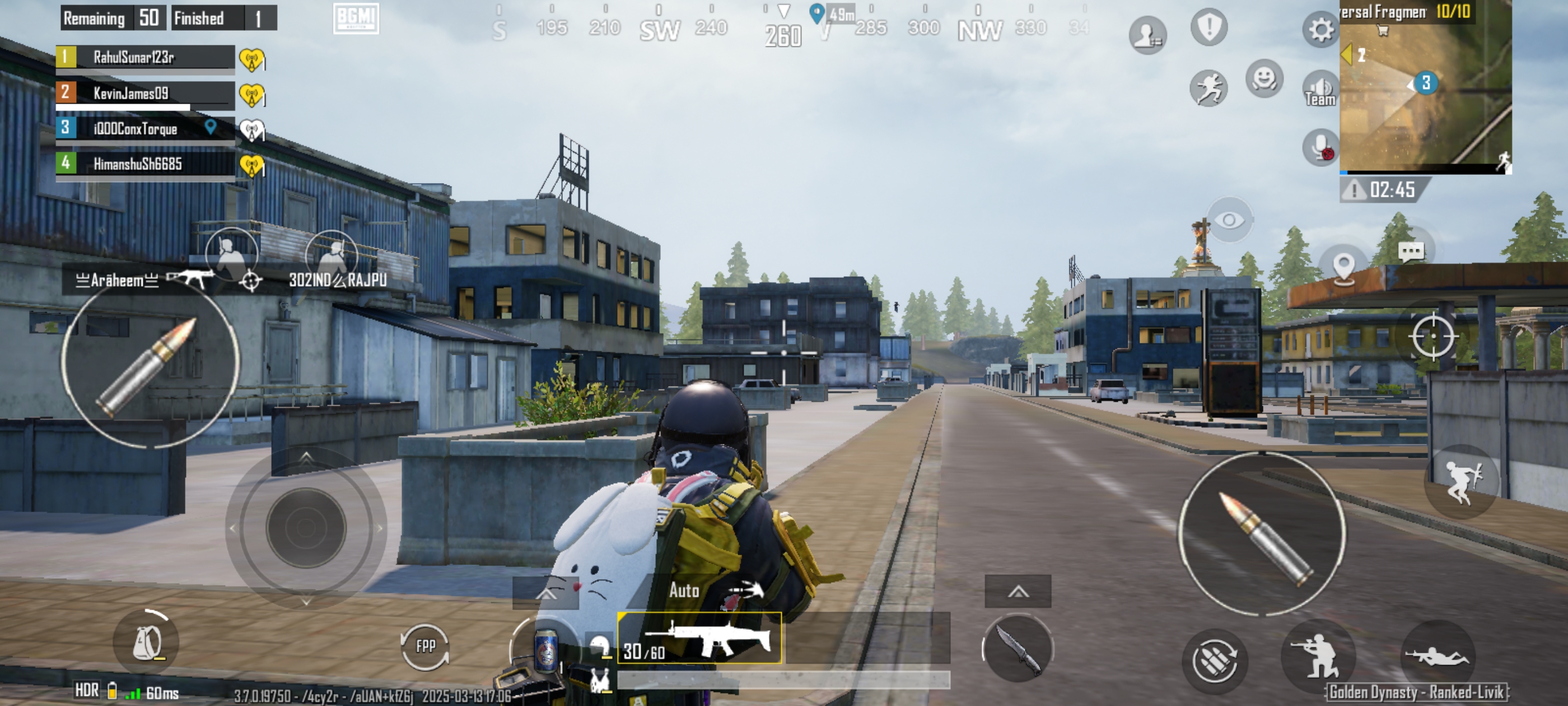This screenshot has height=706, width=1568.
Task: Place a map marker pin
Action: tap(1343, 268)
